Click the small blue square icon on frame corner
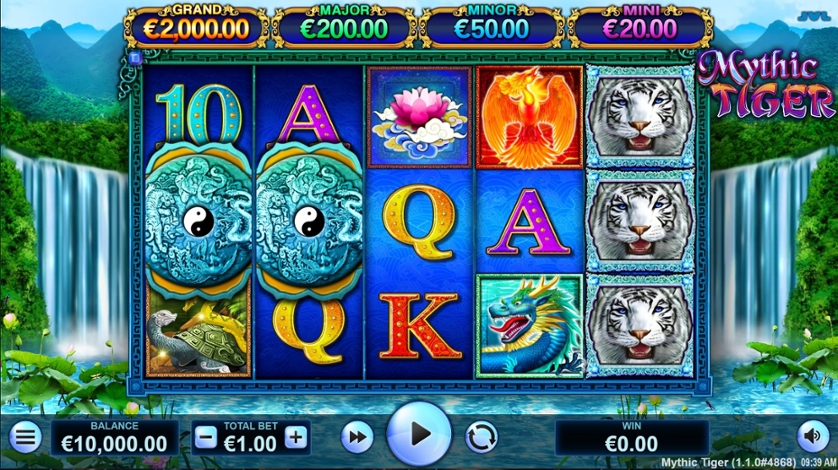Viewport: 838px width, 470px height. [133, 59]
